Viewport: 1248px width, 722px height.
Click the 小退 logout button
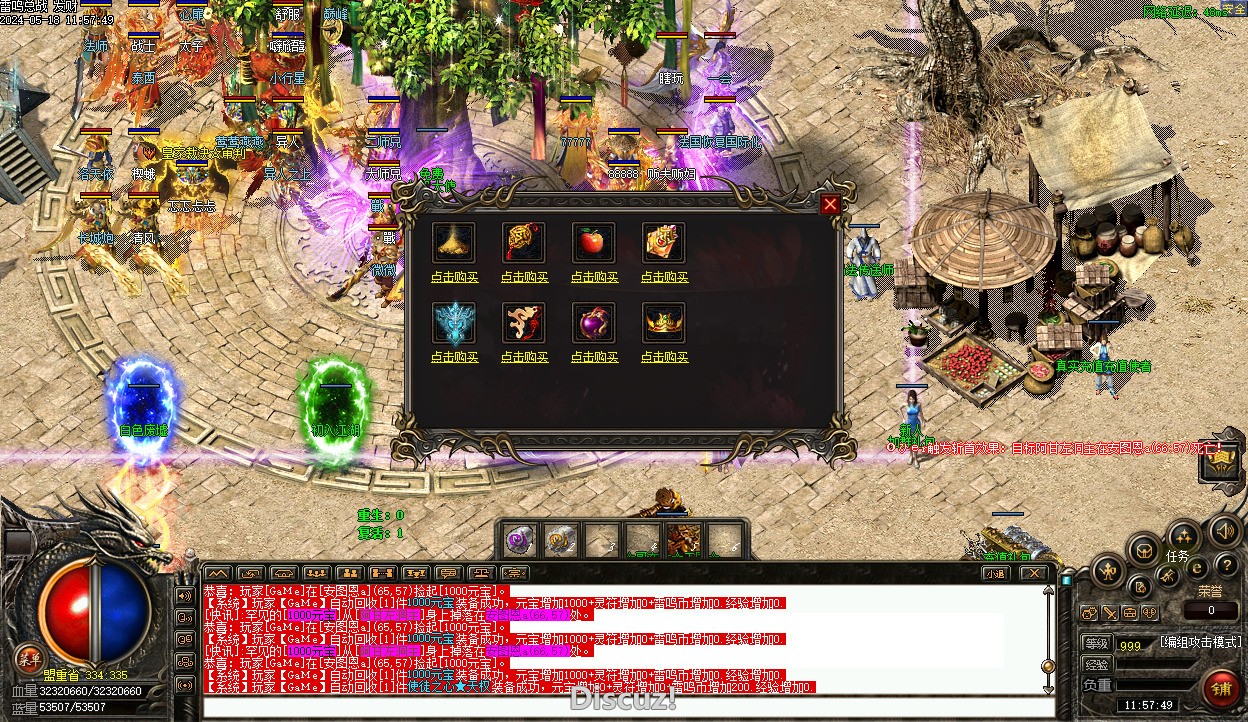click(x=994, y=573)
